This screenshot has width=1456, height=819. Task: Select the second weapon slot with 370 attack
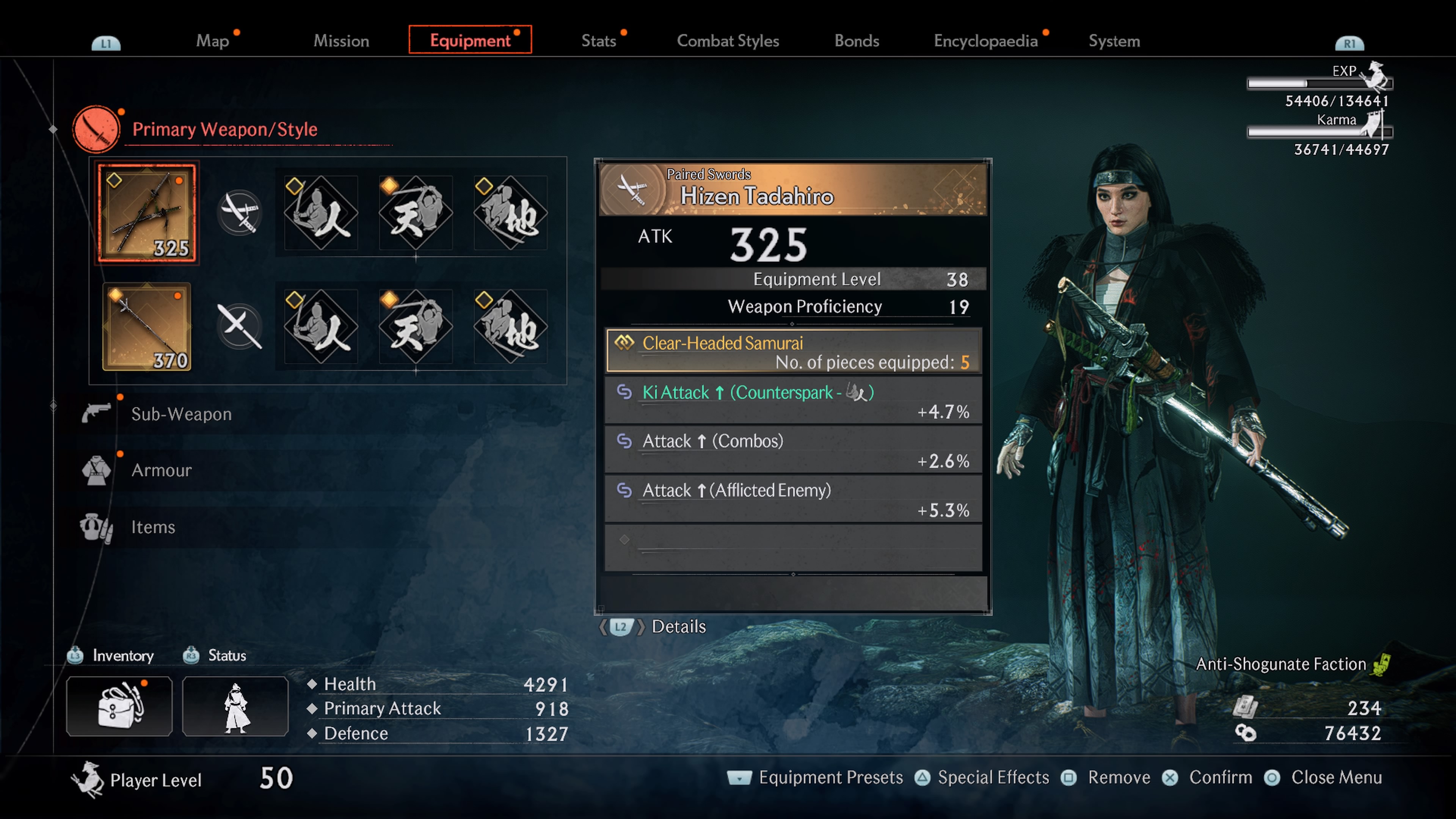pos(147,327)
